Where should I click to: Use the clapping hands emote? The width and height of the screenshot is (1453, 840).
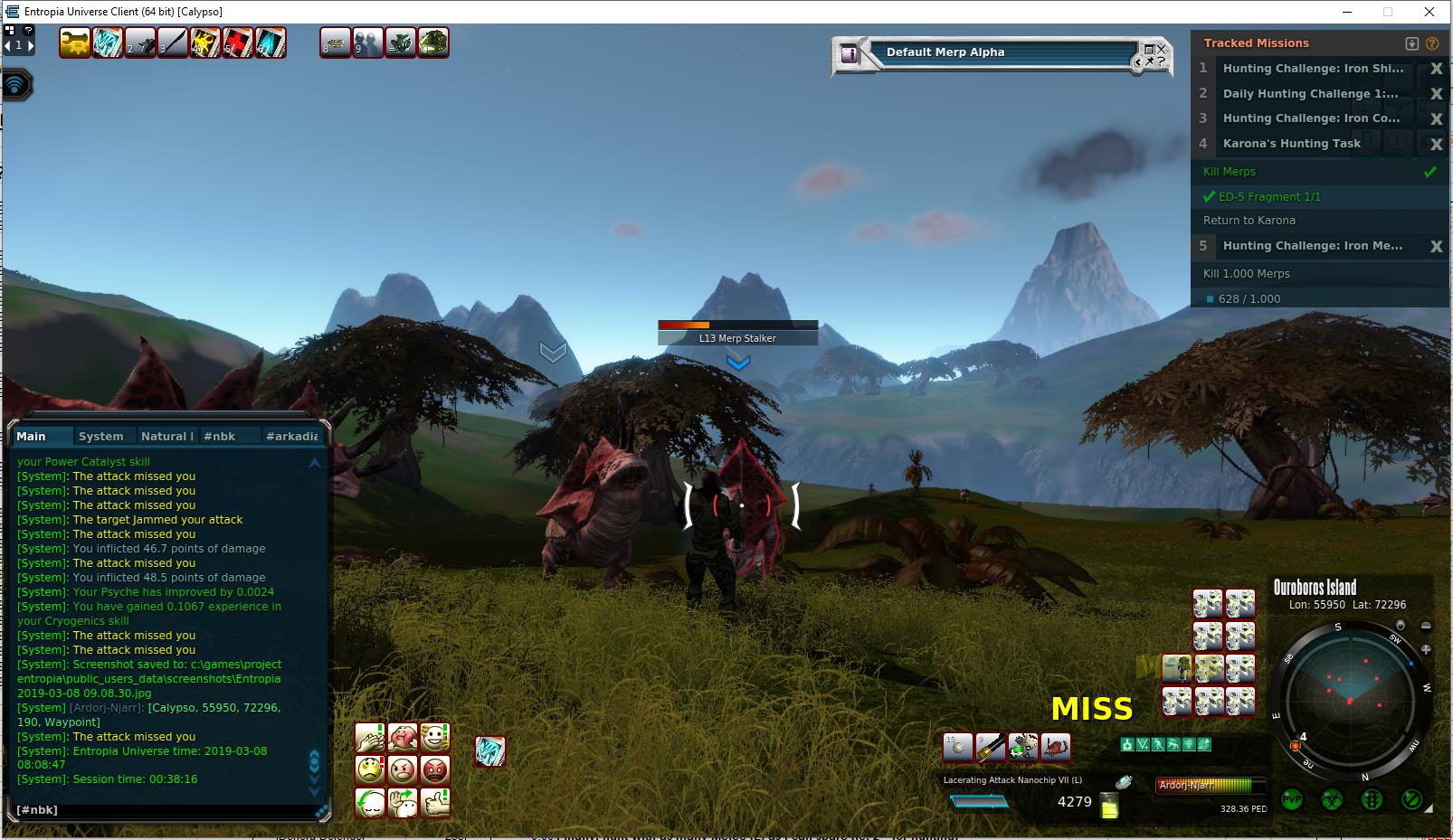pyautogui.click(x=370, y=737)
